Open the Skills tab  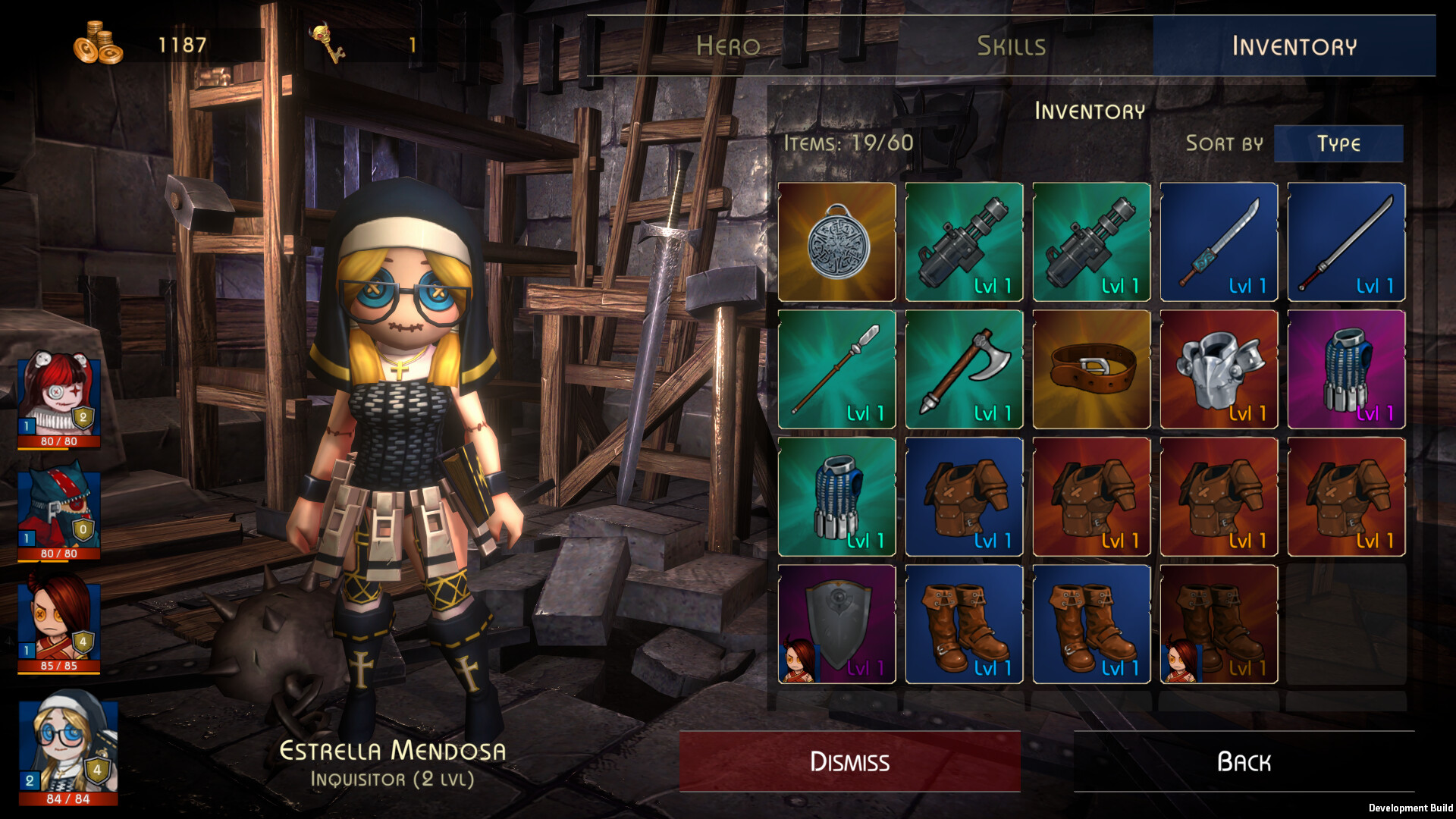1011,46
